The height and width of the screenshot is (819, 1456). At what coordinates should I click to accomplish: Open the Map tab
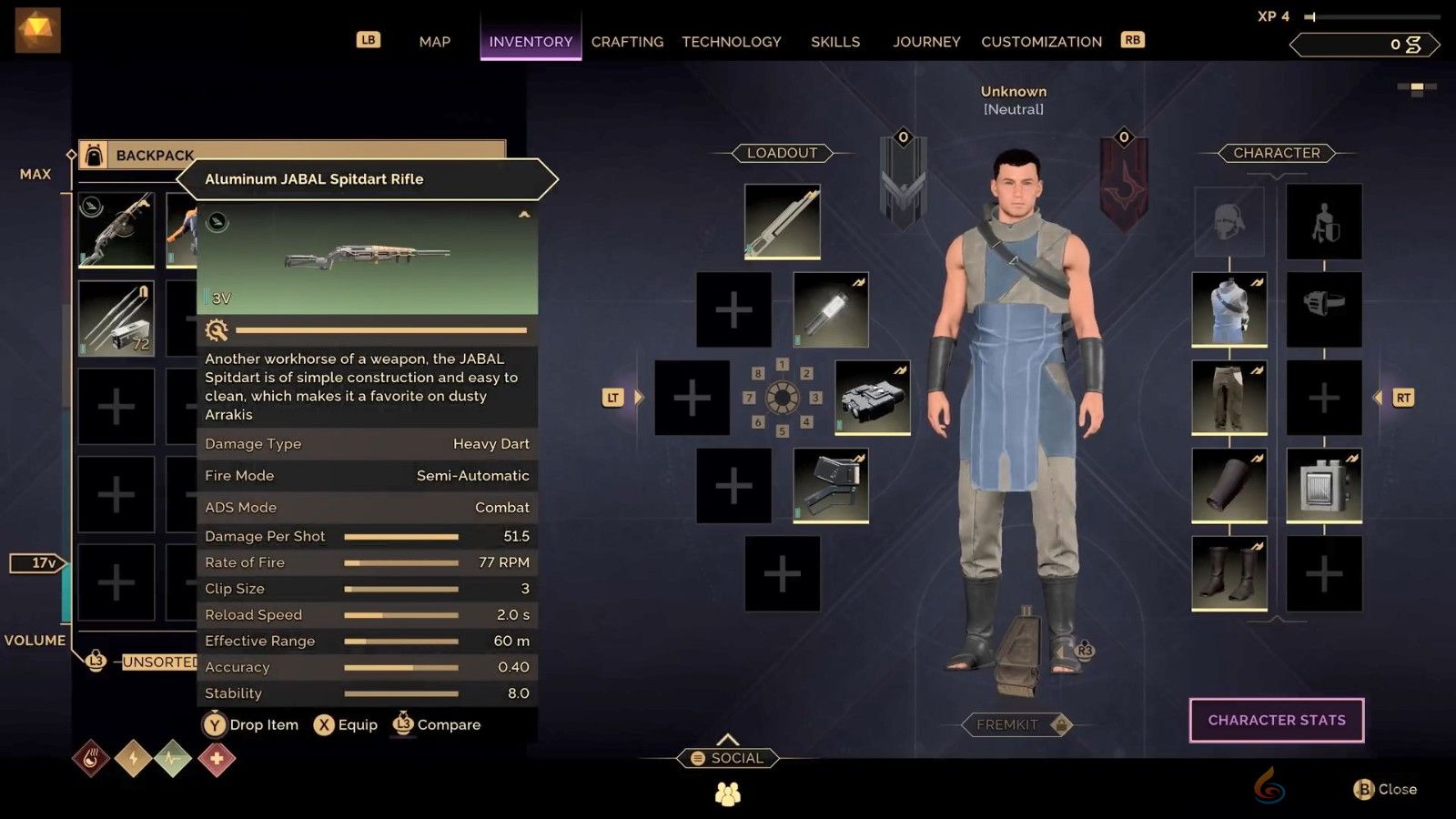[x=434, y=42]
